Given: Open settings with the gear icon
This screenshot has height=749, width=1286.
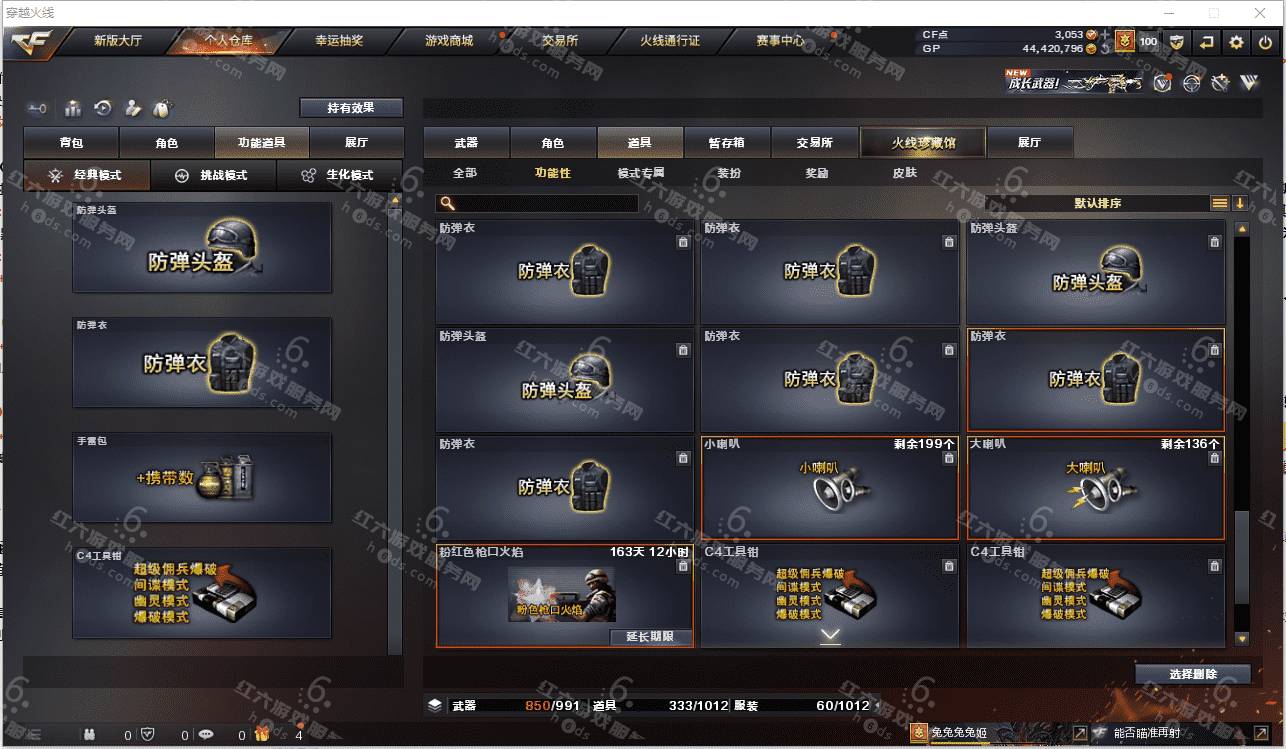Looking at the screenshot, I should tap(1237, 42).
